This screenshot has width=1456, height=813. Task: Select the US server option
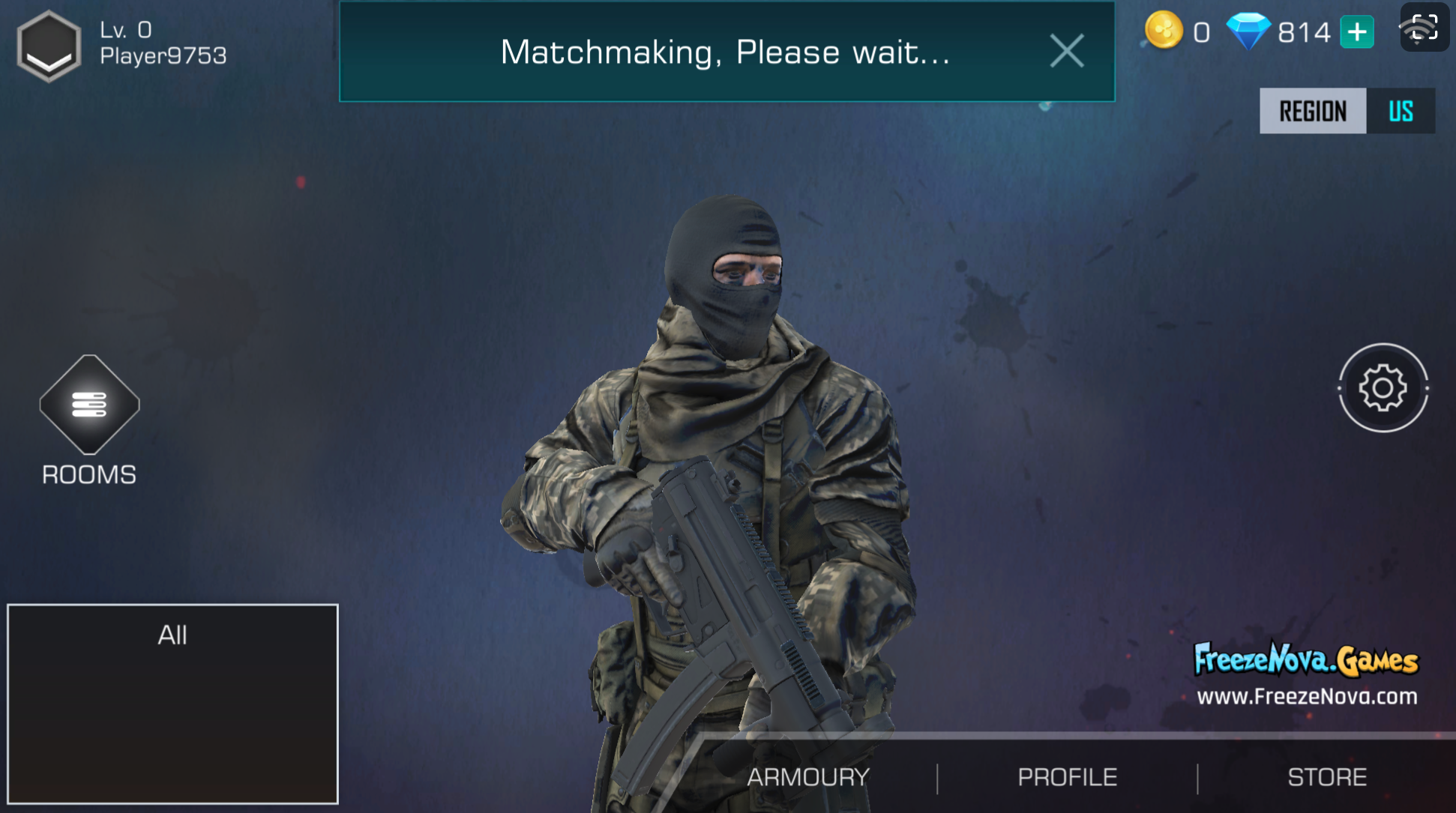(1401, 111)
